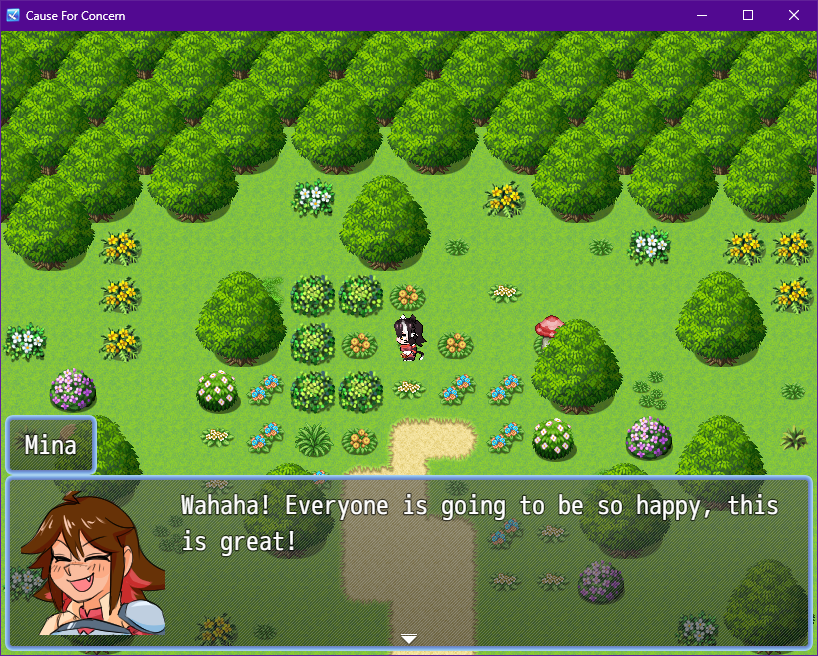818x656 pixels.
Task: Close the Cause For Concern window
Action: click(794, 16)
